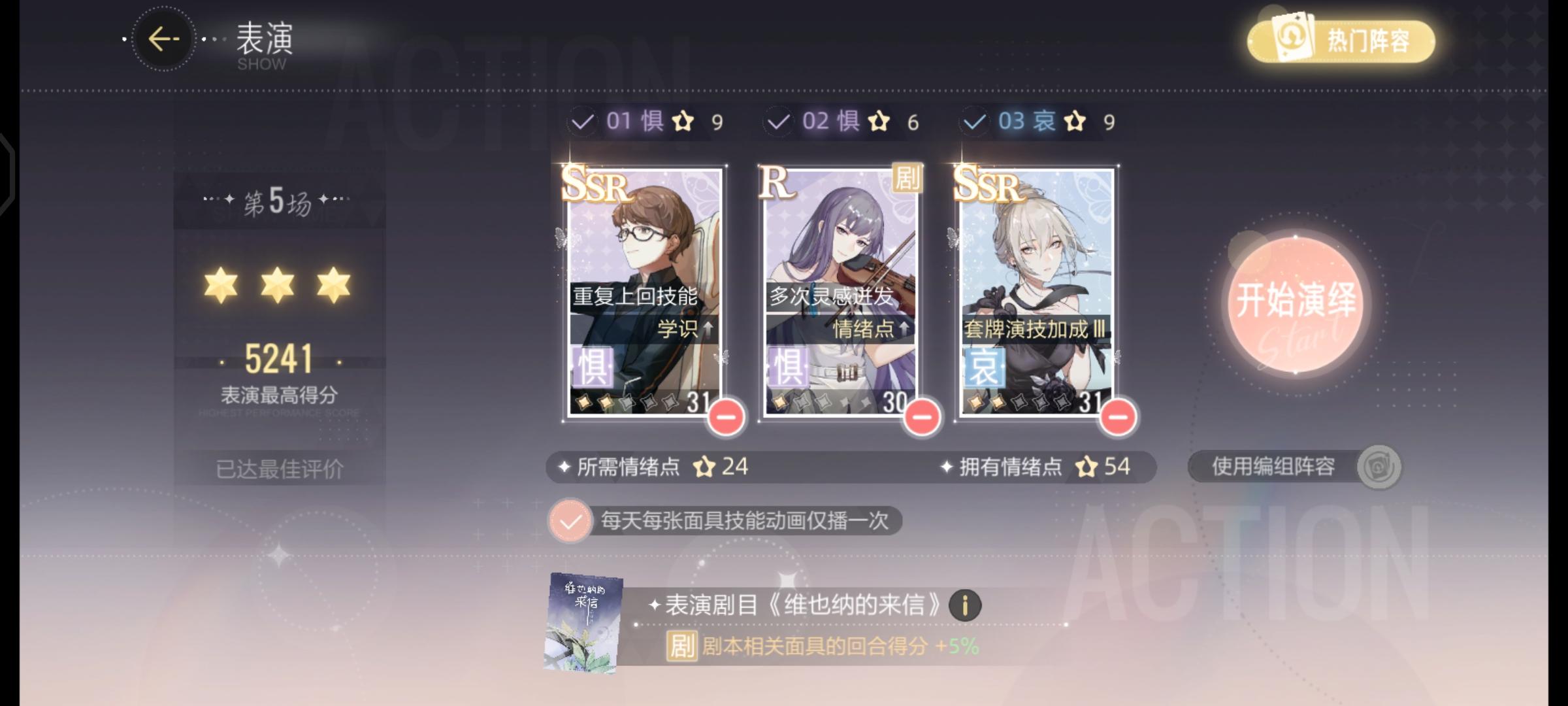The width and height of the screenshot is (1568, 706).
Task: Disable the 每天每张面具技能动画仅播一次 option
Action: tap(570, 522)
